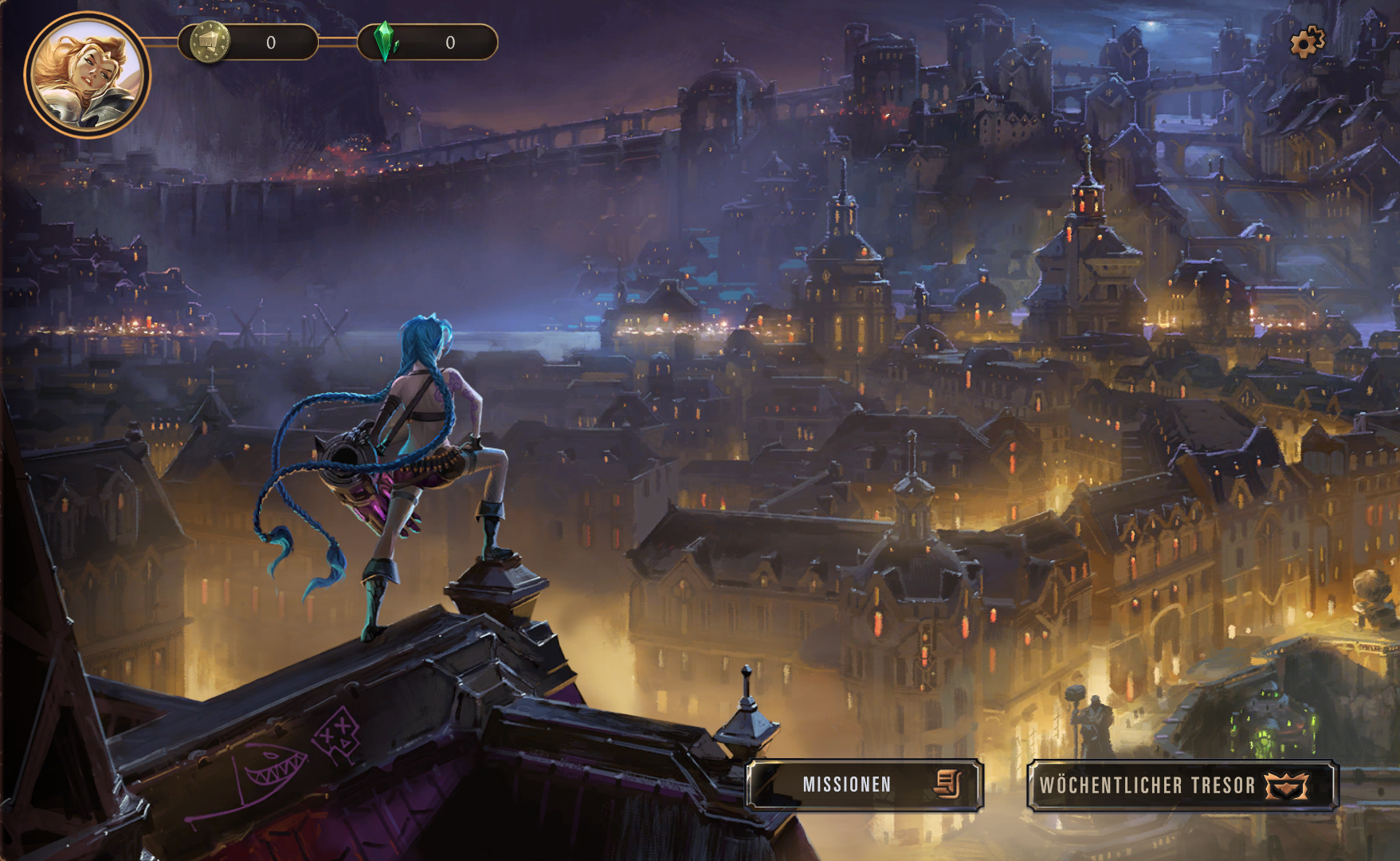Click the scroll icon on the Missionen button
Screen dimensions: 1400x861
[948, 784]
